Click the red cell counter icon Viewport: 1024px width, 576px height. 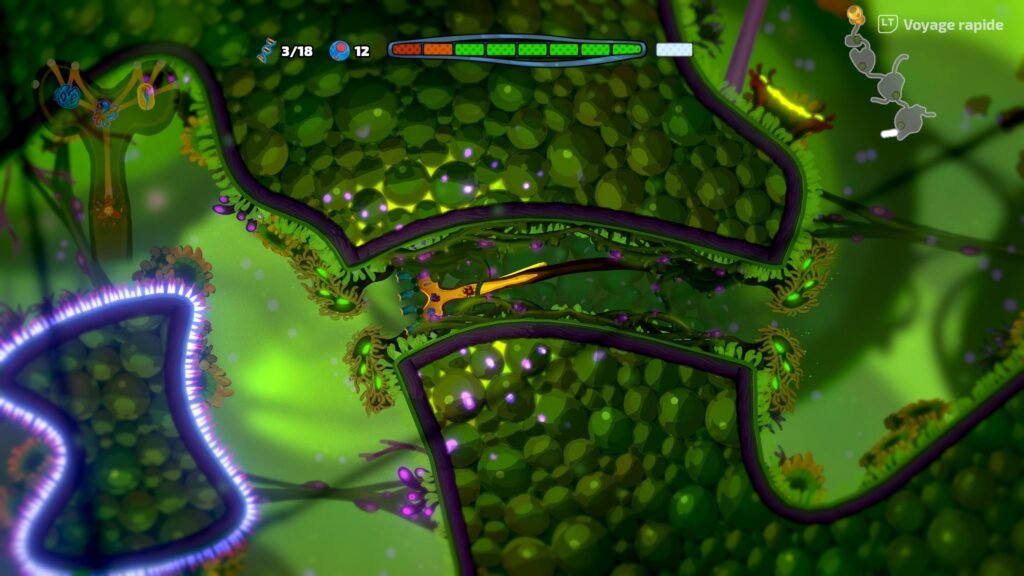coord(339,50)
